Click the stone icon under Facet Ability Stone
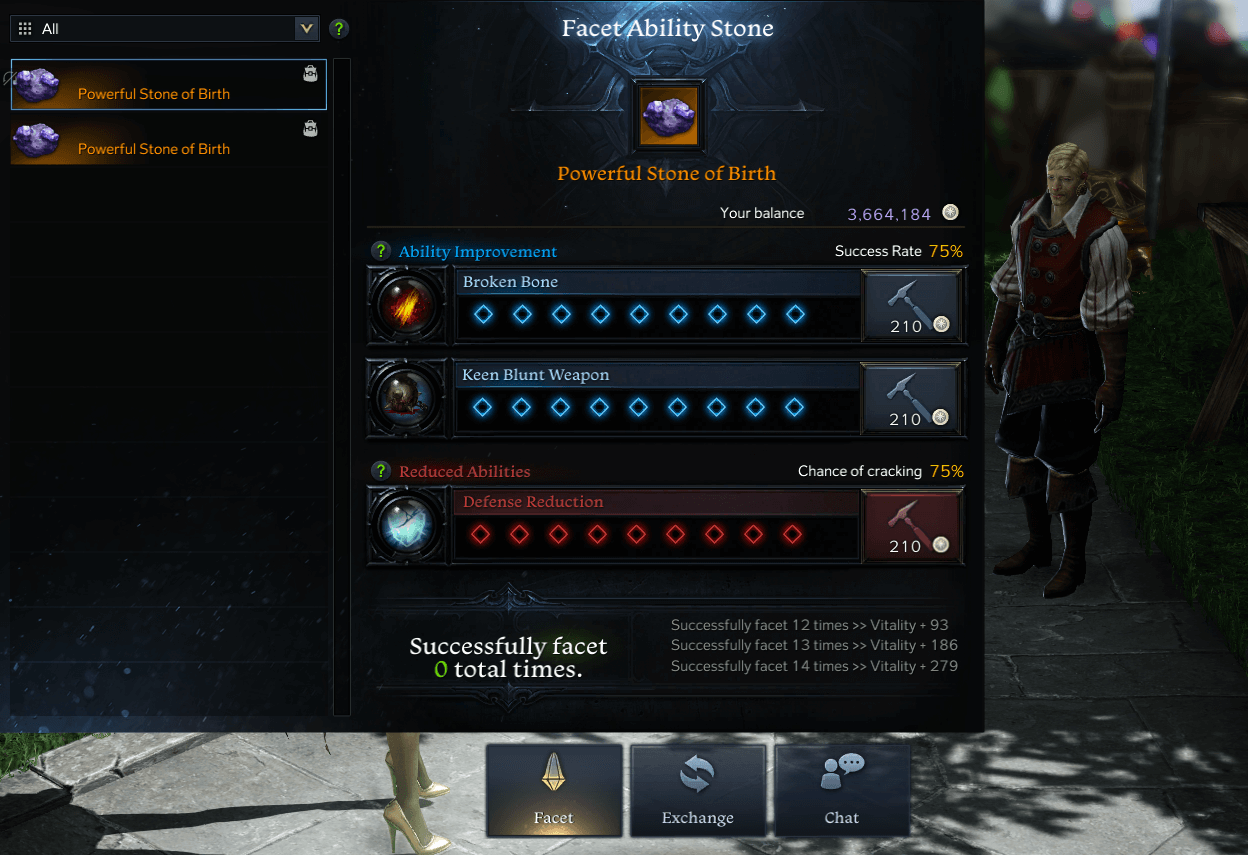The width and height of the screenshot is (1248, 855). pos(669,117)
